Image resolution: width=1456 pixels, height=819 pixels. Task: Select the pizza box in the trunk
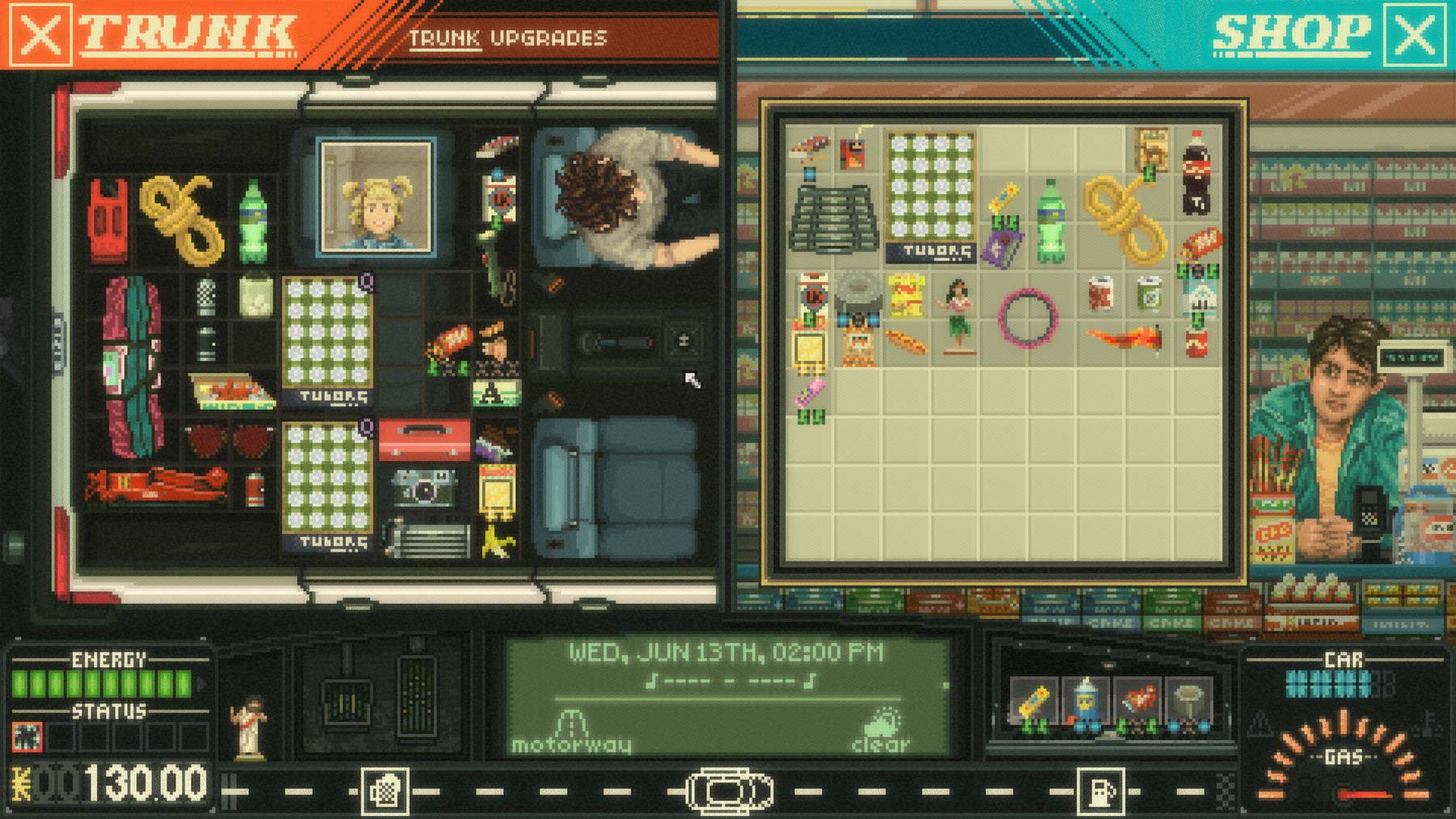pos(232,391)
